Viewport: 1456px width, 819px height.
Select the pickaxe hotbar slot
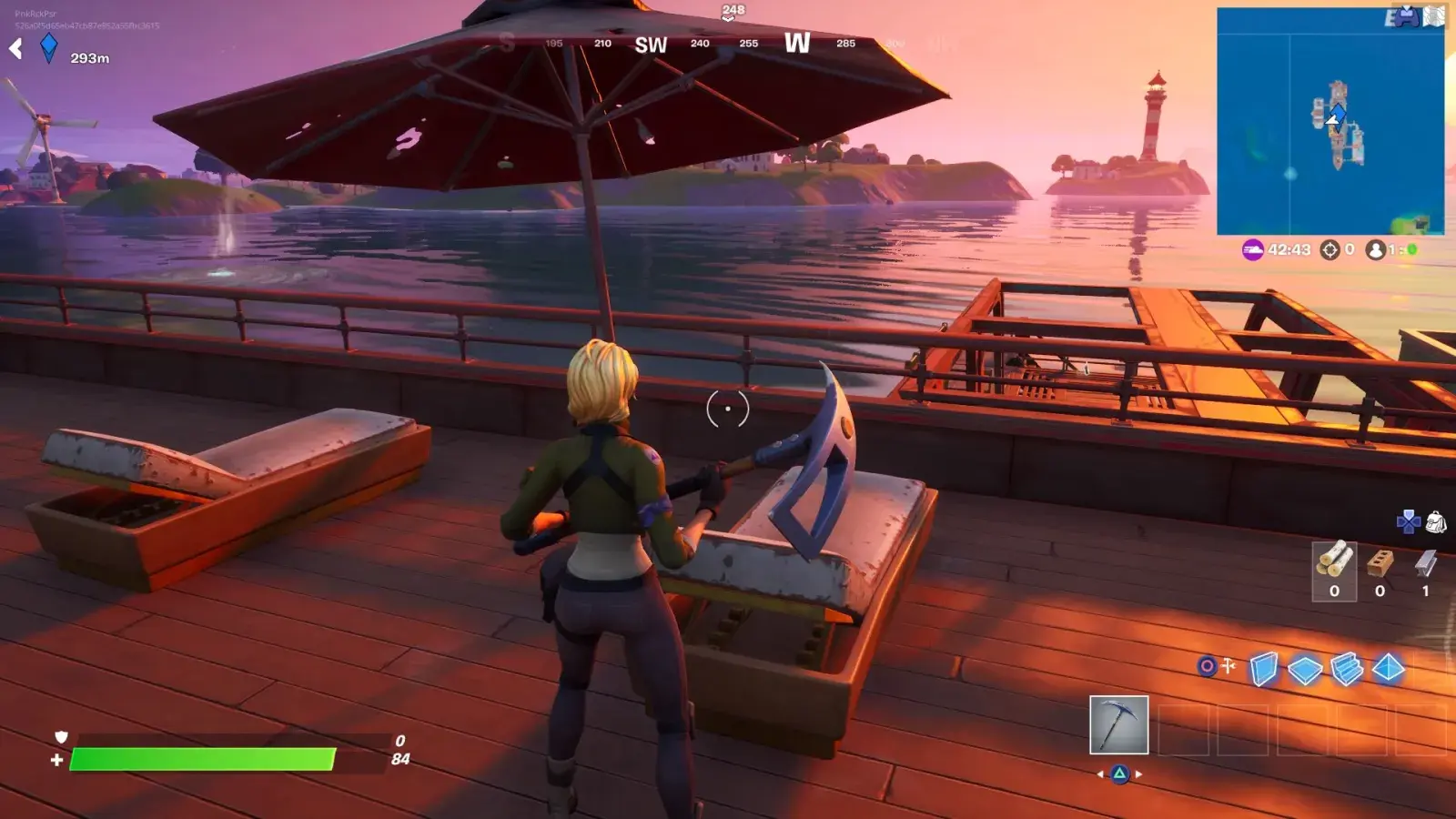[x=1118, y=725]
